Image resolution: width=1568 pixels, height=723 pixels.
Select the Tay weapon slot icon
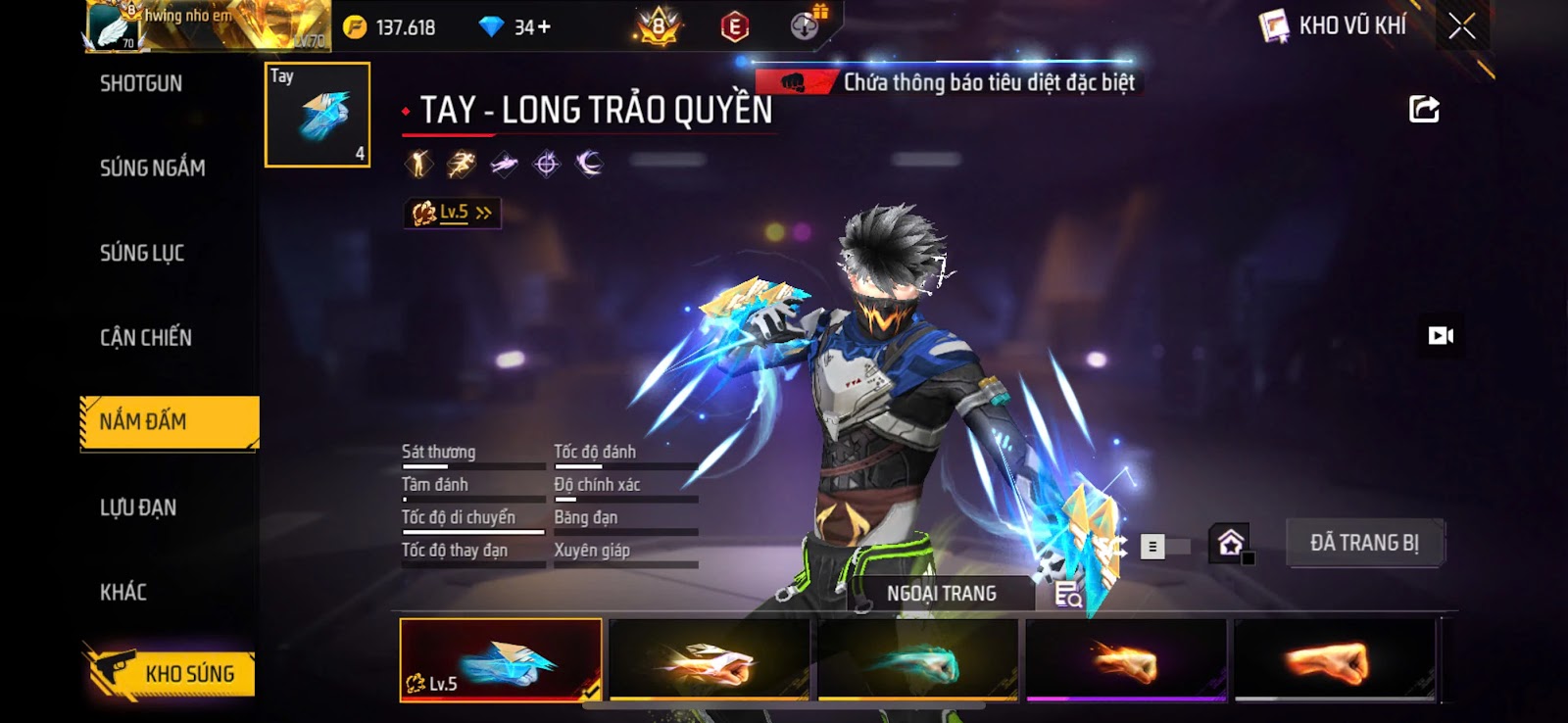click(x=318, y=115)
